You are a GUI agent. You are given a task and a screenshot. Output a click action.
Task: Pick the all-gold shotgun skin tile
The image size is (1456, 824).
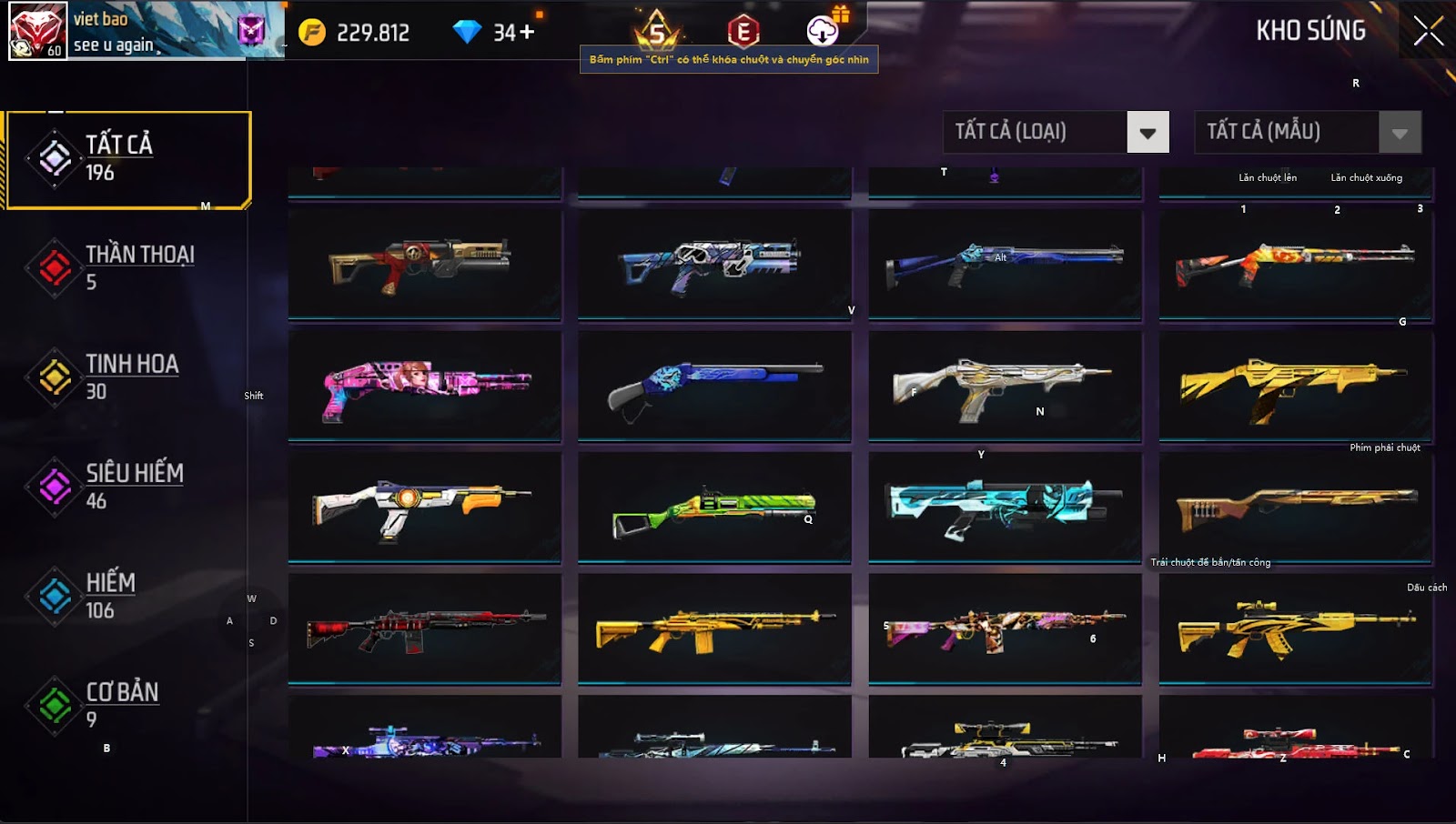pos(1295,386)
